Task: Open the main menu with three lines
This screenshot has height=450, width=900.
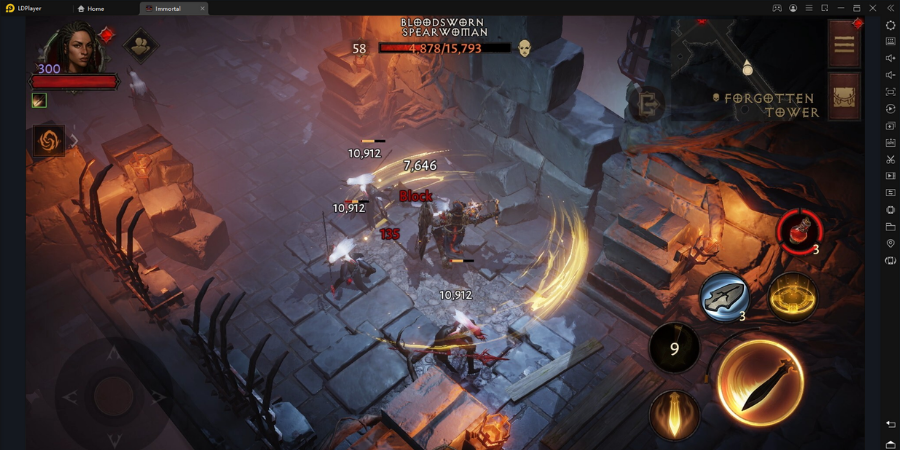Action: coord(844,44)
